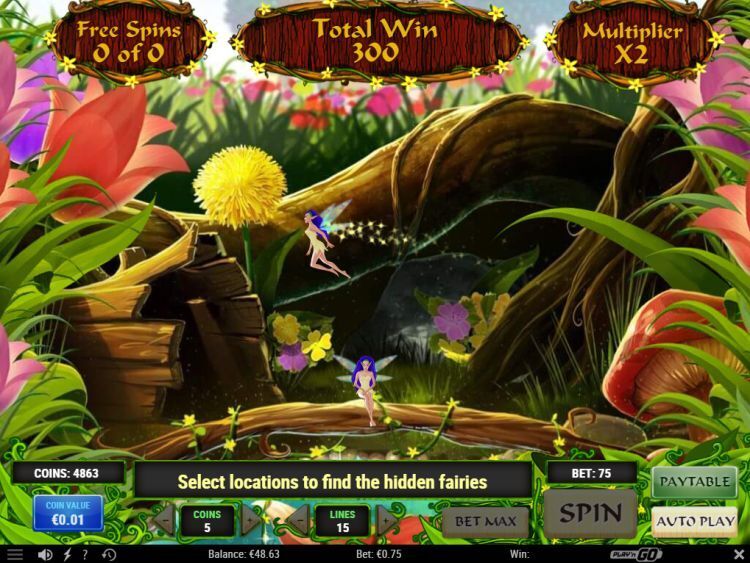Select Bet Max

coord(485,521)
